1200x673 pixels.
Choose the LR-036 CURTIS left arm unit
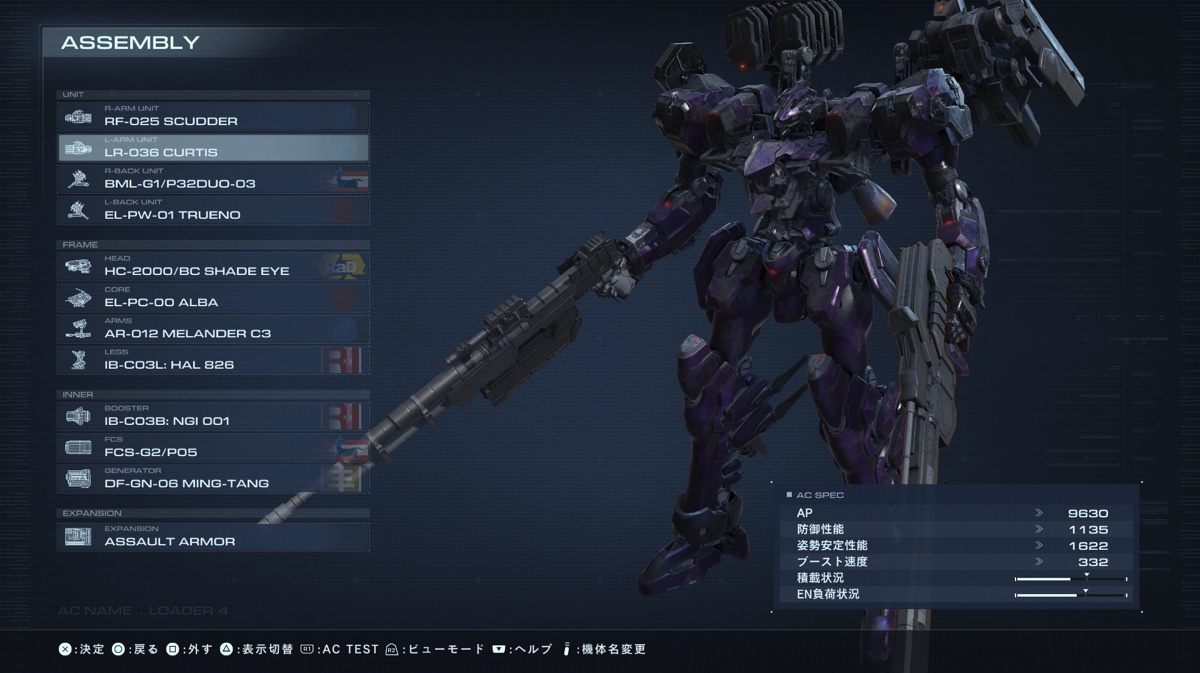pos(213,148)
